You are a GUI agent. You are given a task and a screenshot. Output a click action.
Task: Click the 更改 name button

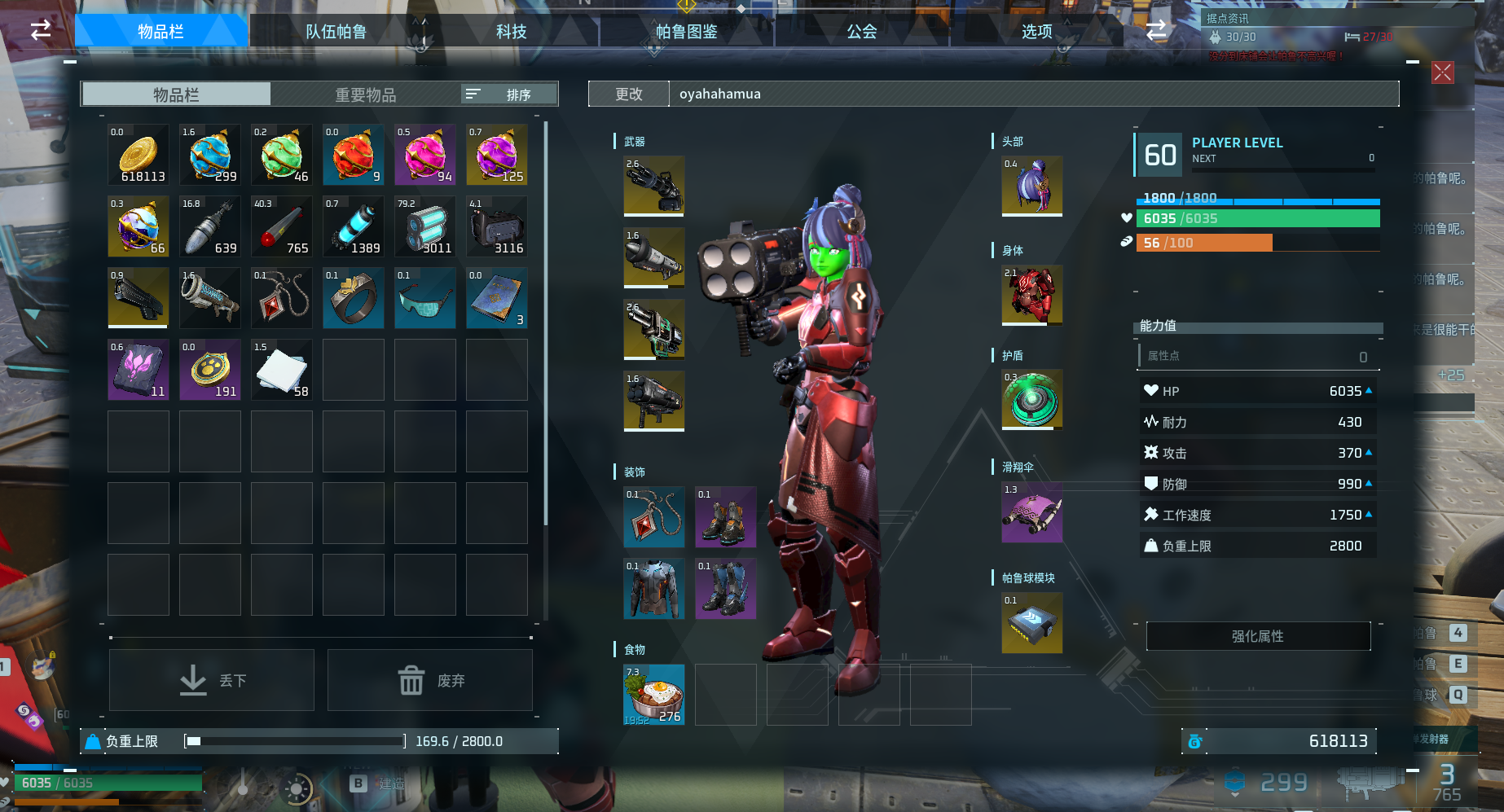click(628, 94)
